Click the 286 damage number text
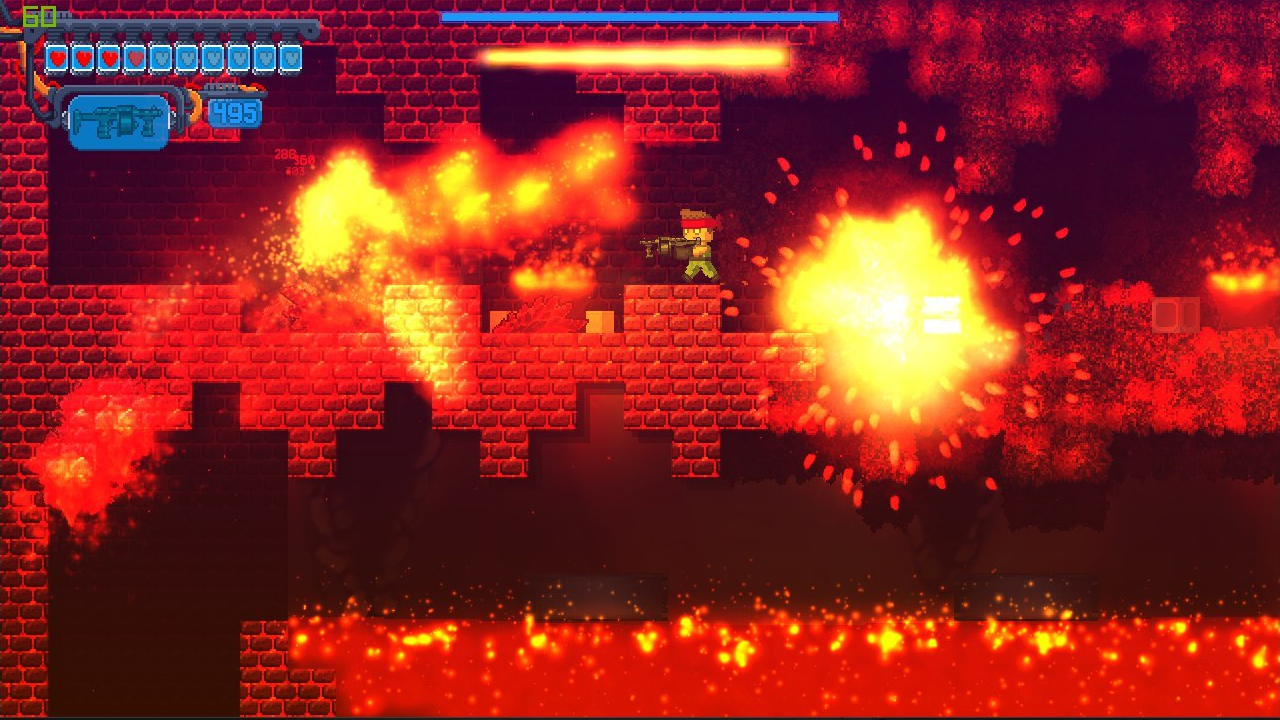This screenshot has width=1280, height=720. [285, 153]
